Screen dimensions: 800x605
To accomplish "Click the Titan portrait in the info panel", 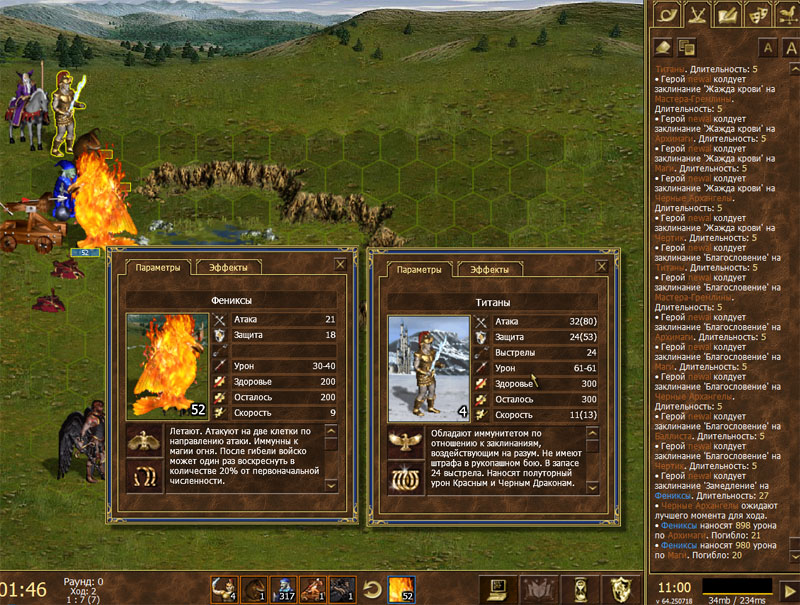I will point(428,368).
